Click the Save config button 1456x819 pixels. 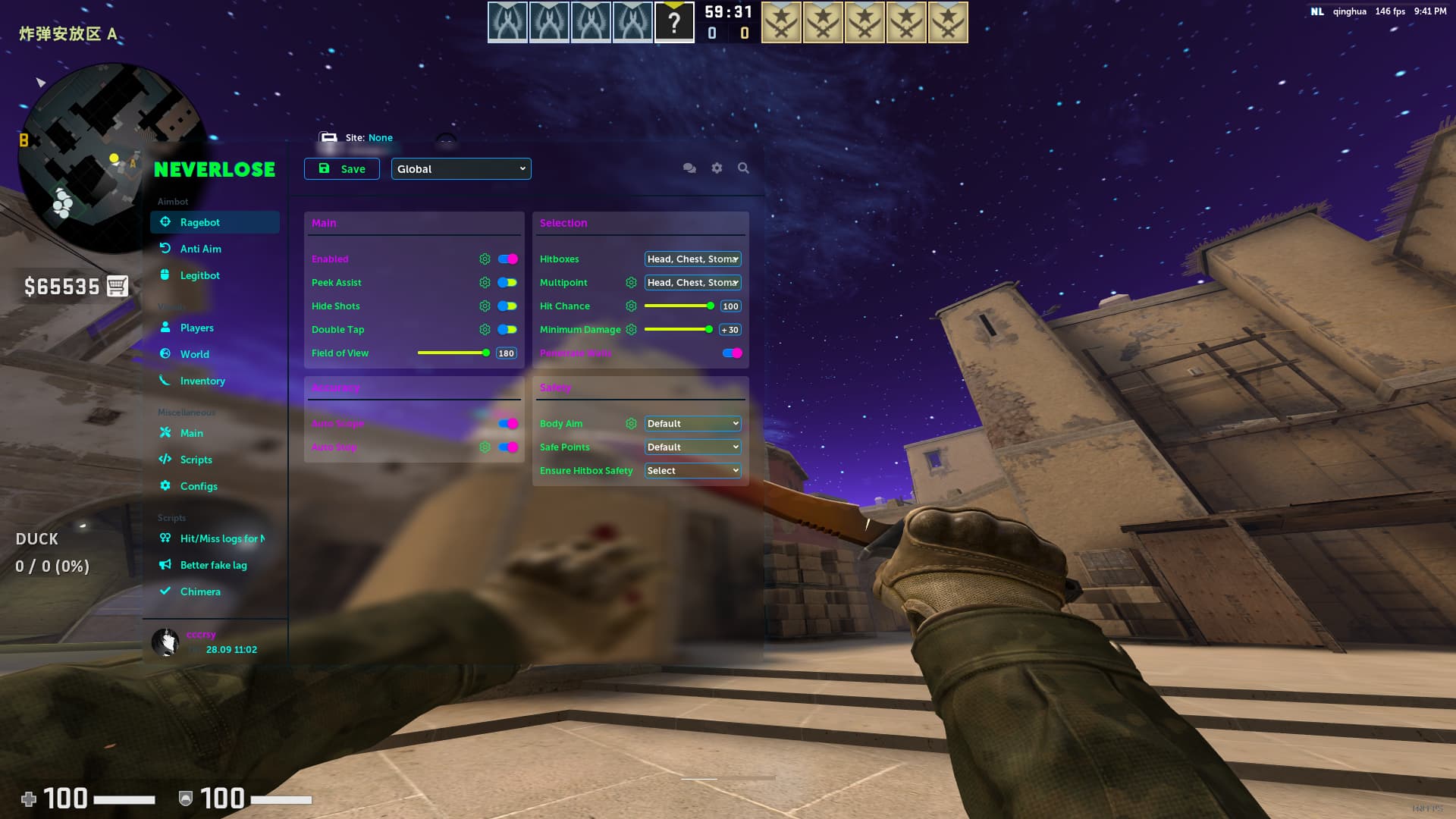pos(342,169)
